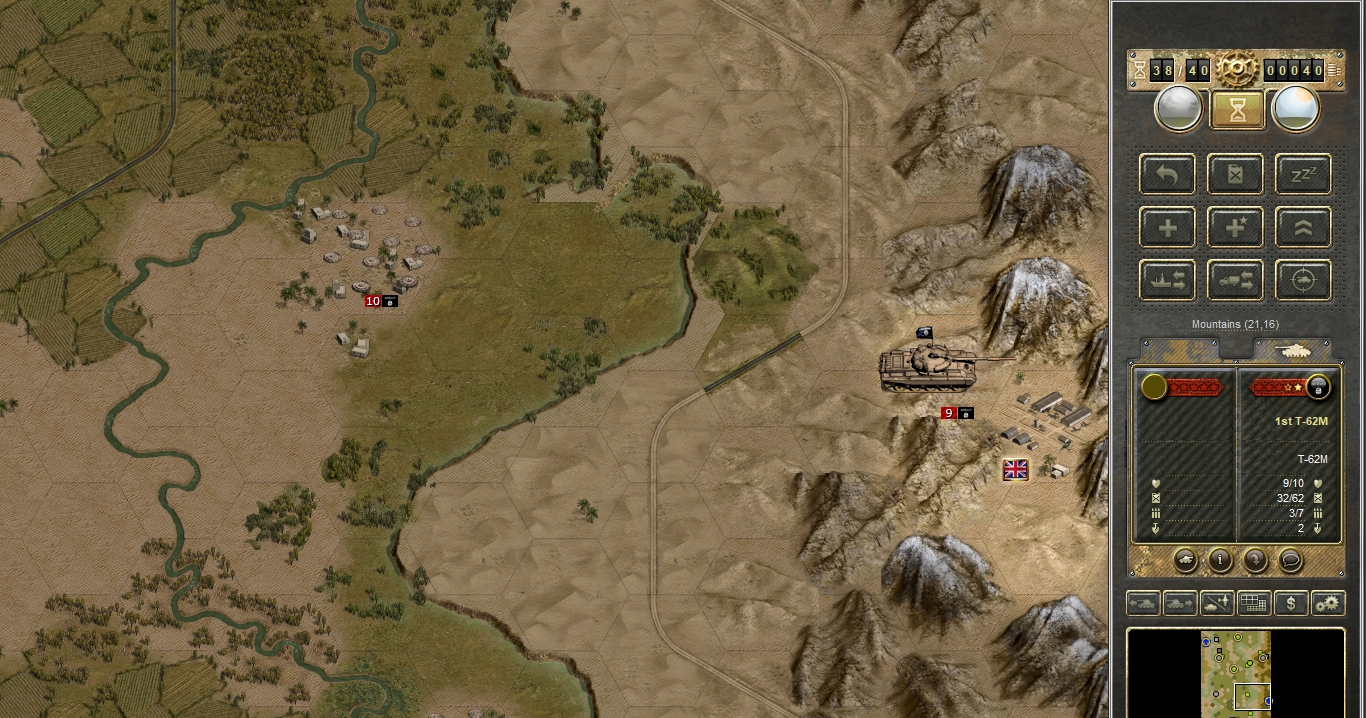
Task: Undo the last move with the arrow button
Action: pos(1167,174)
